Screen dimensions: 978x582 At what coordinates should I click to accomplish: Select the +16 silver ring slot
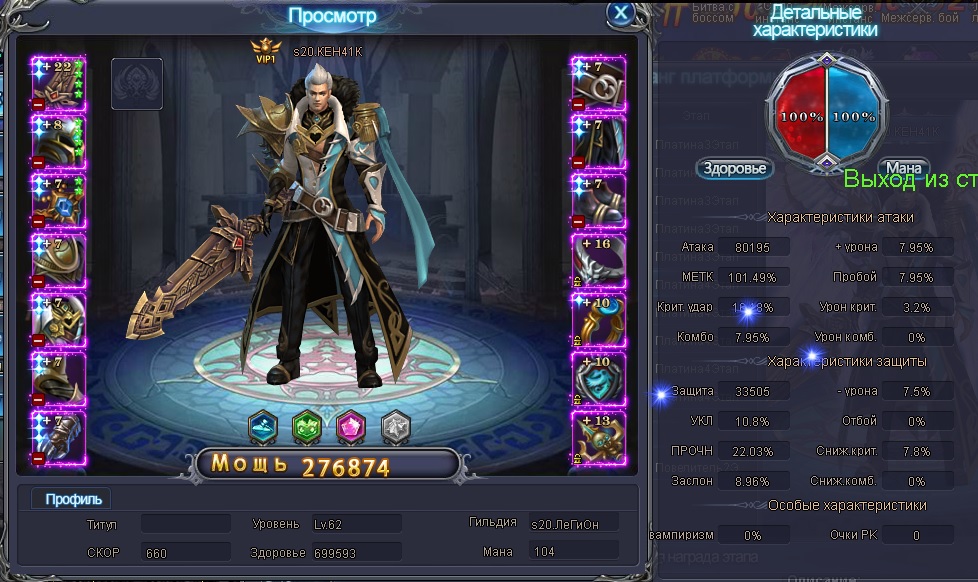[x=598, y=261]
